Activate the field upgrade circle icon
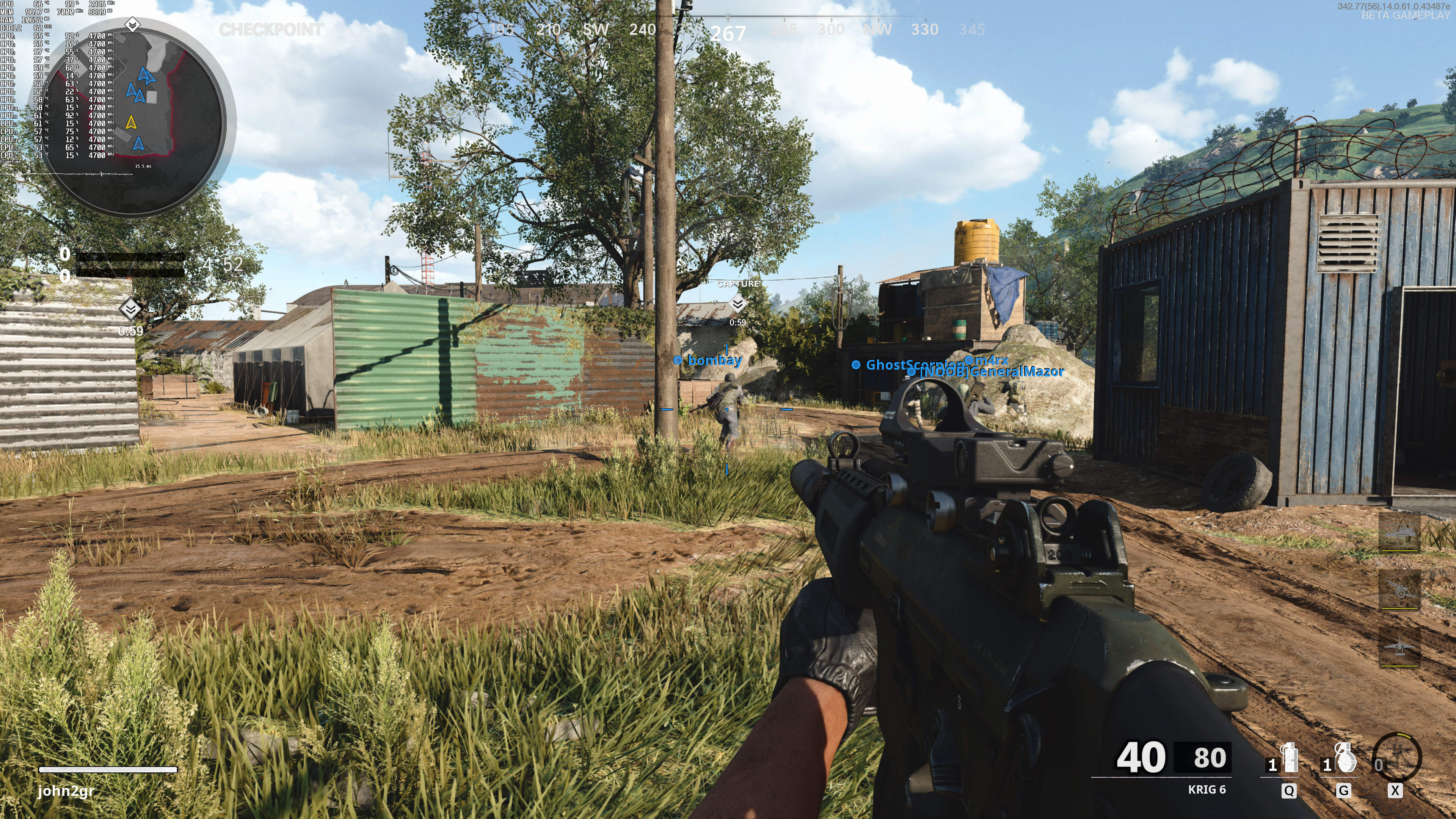The image size is (1456, 819). [1396, 758]
